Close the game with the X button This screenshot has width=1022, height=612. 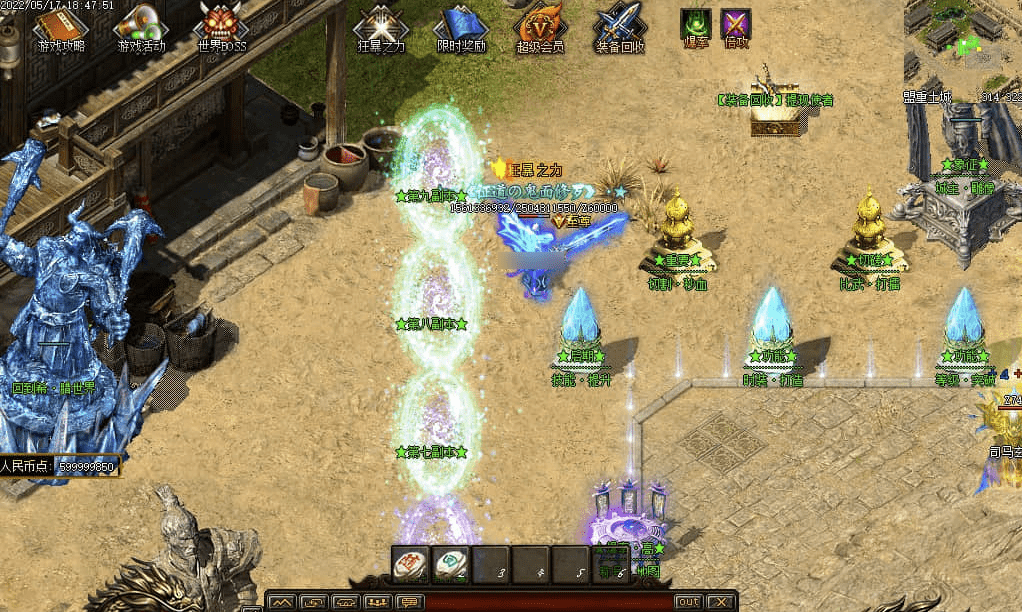[721, 602]
